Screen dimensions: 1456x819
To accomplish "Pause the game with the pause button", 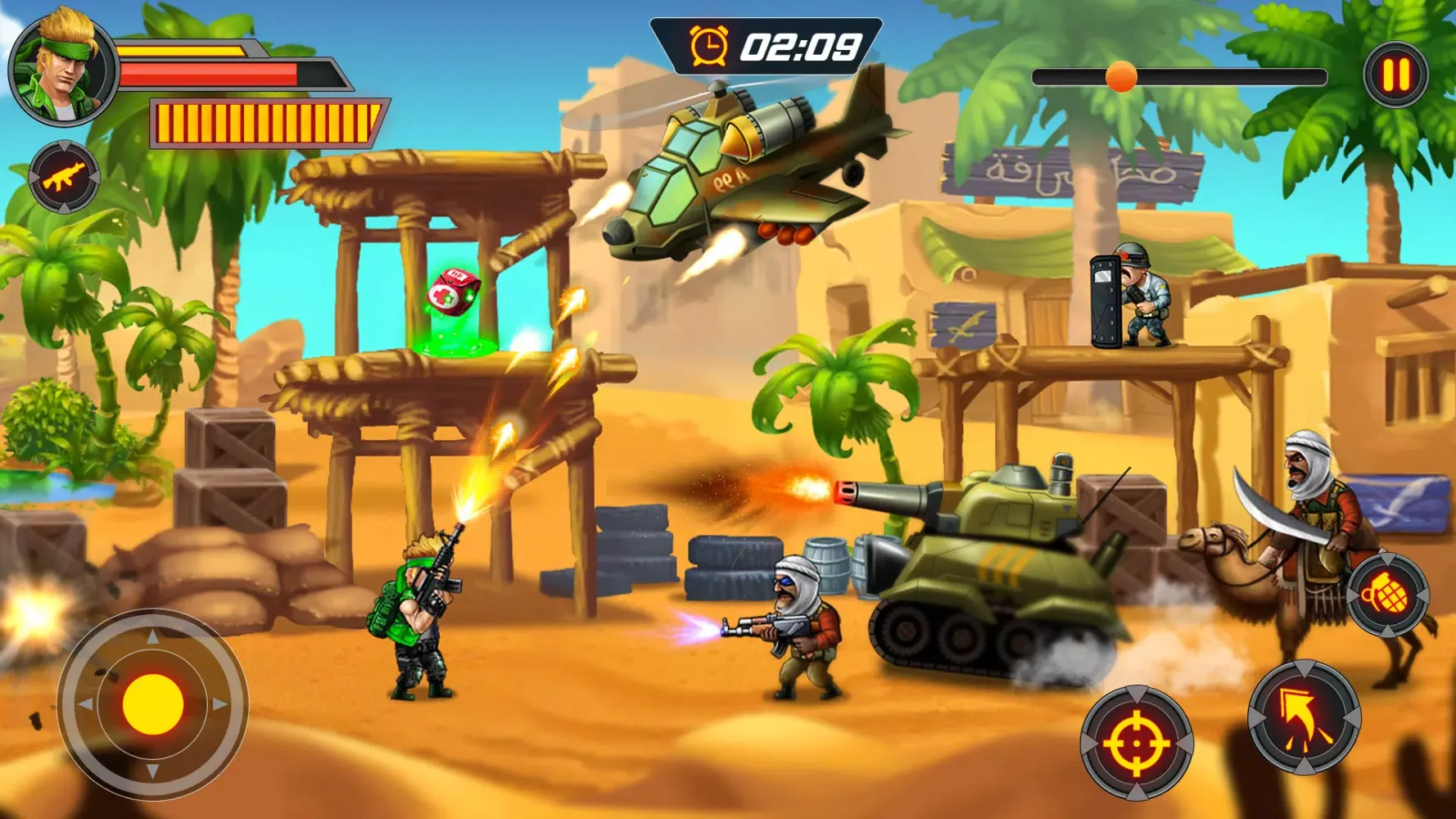I will click(x=1396, y=75).
